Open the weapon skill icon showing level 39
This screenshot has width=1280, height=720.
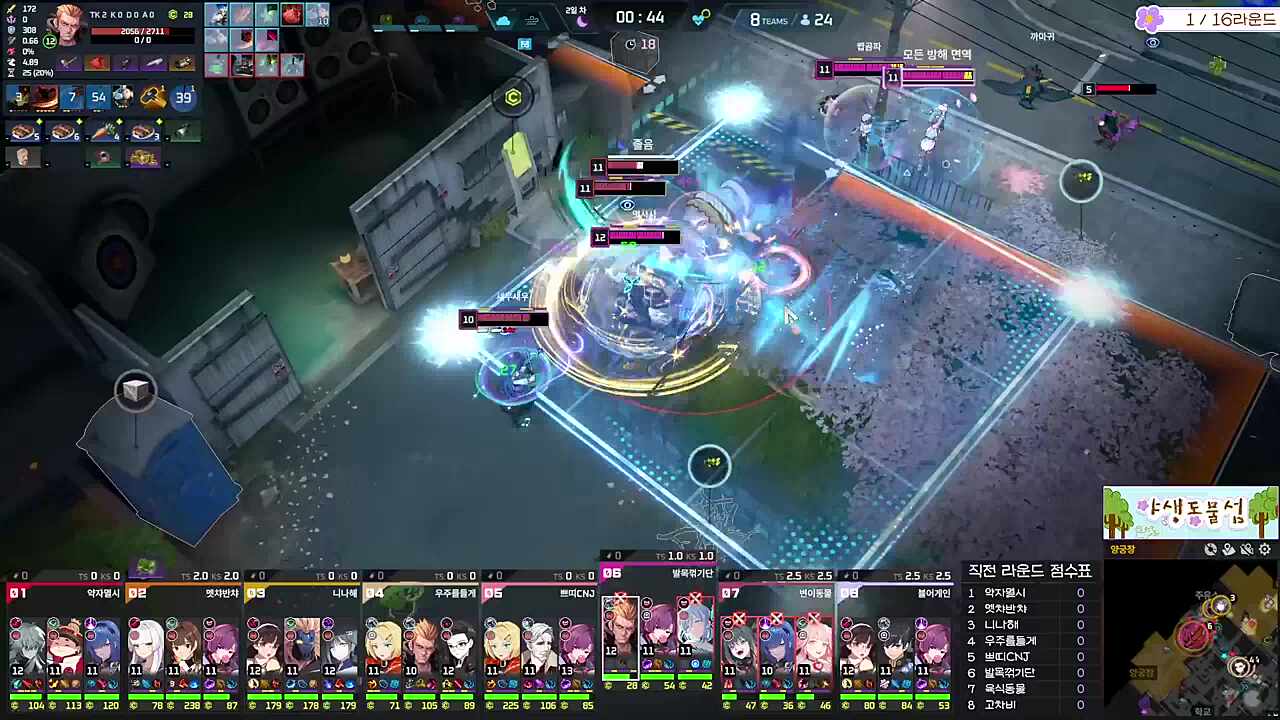pyautogui.click(x=183, y=97)
